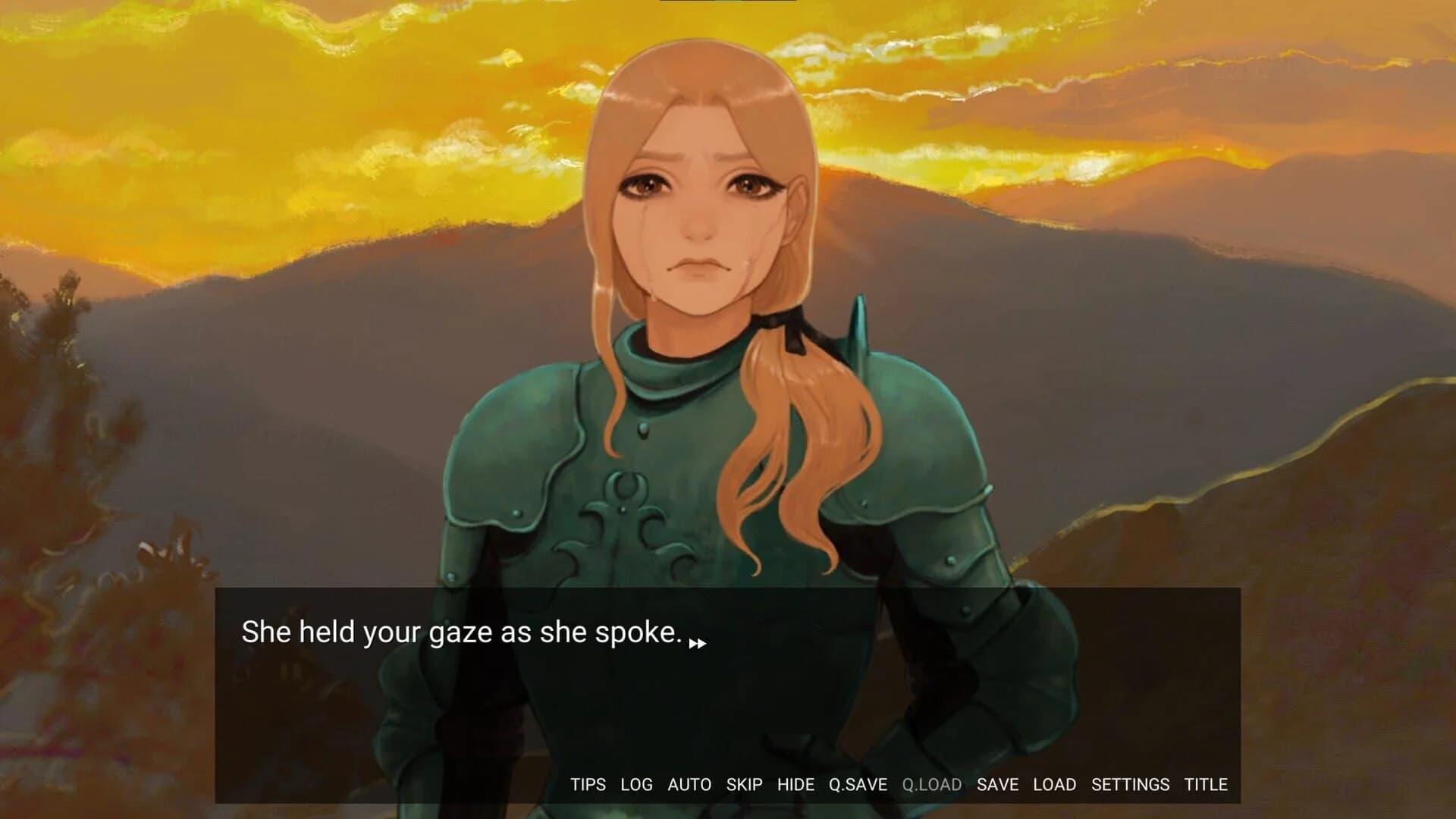The height and width of the screenshot is (819, 1456).
Task: HIDE the dialogue window
Action: tap(795, 786)
